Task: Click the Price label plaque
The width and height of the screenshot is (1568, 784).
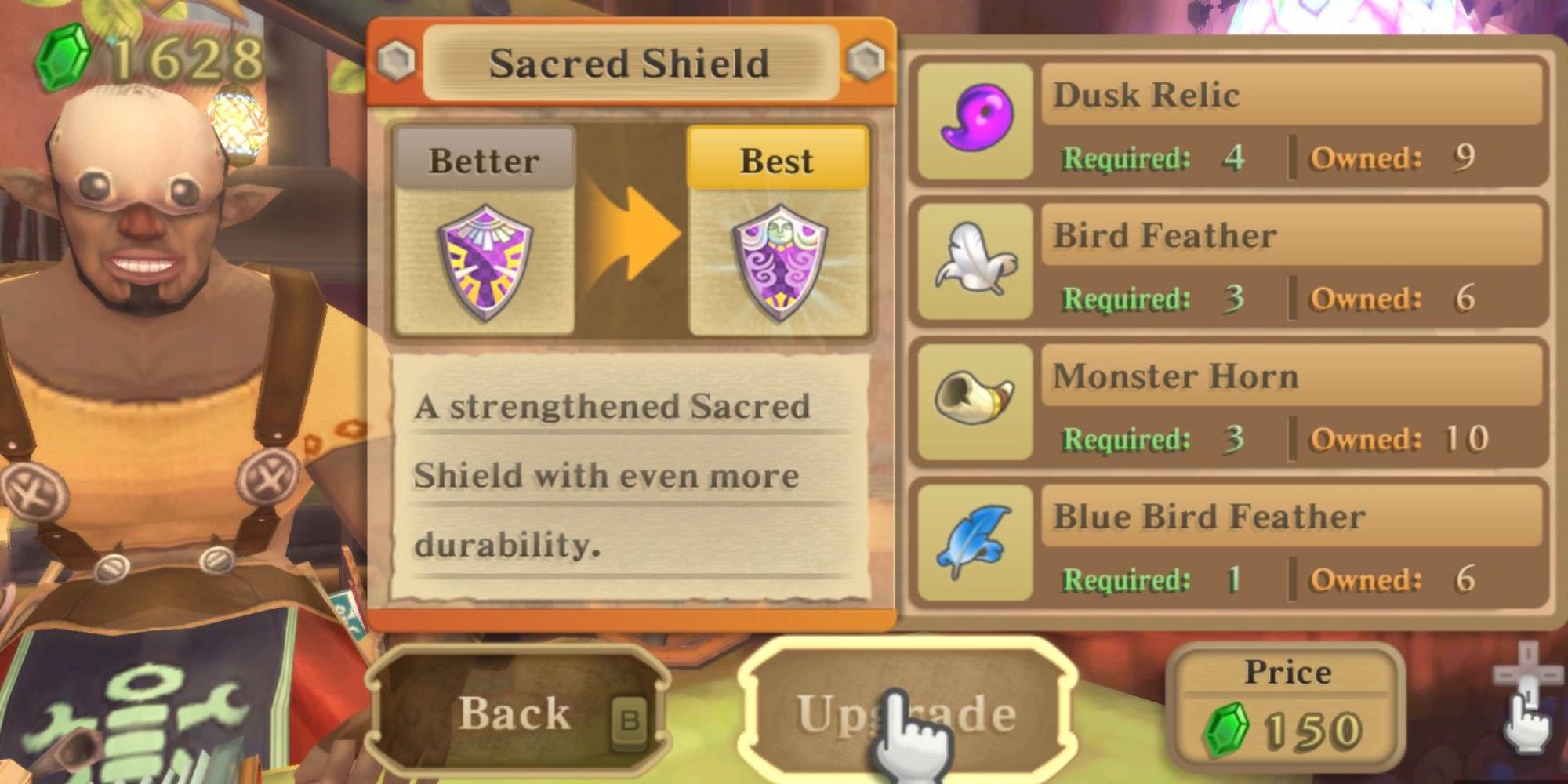Action: point(1288,670)
